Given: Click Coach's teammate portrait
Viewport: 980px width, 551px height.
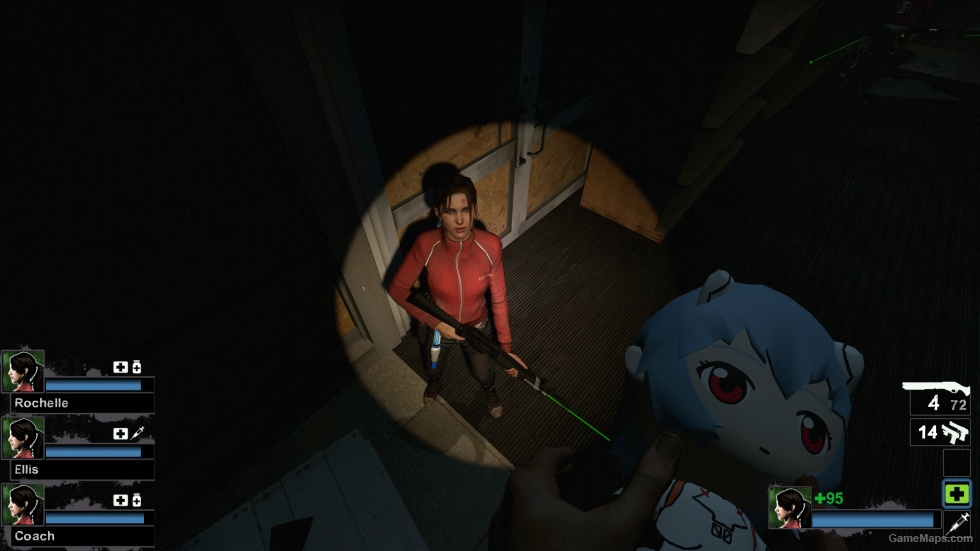Looking at the screenshot, I should click(23, 505).
